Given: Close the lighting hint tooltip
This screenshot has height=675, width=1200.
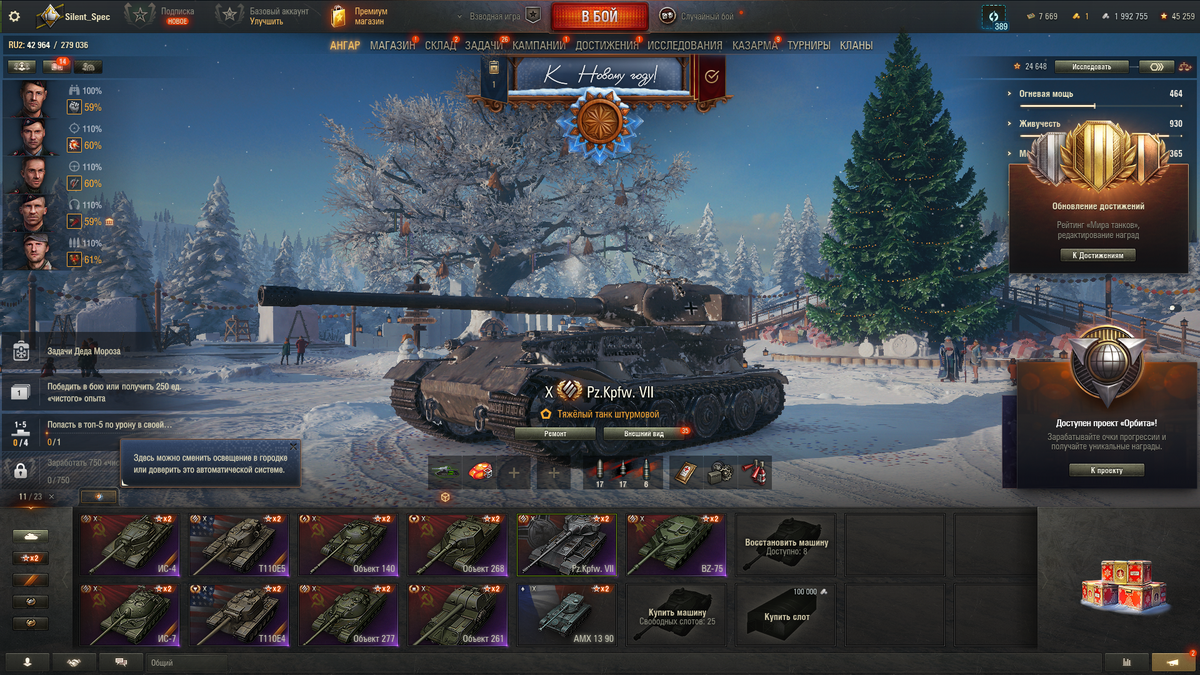Looking at the screenshot, I should coord(293,446).
